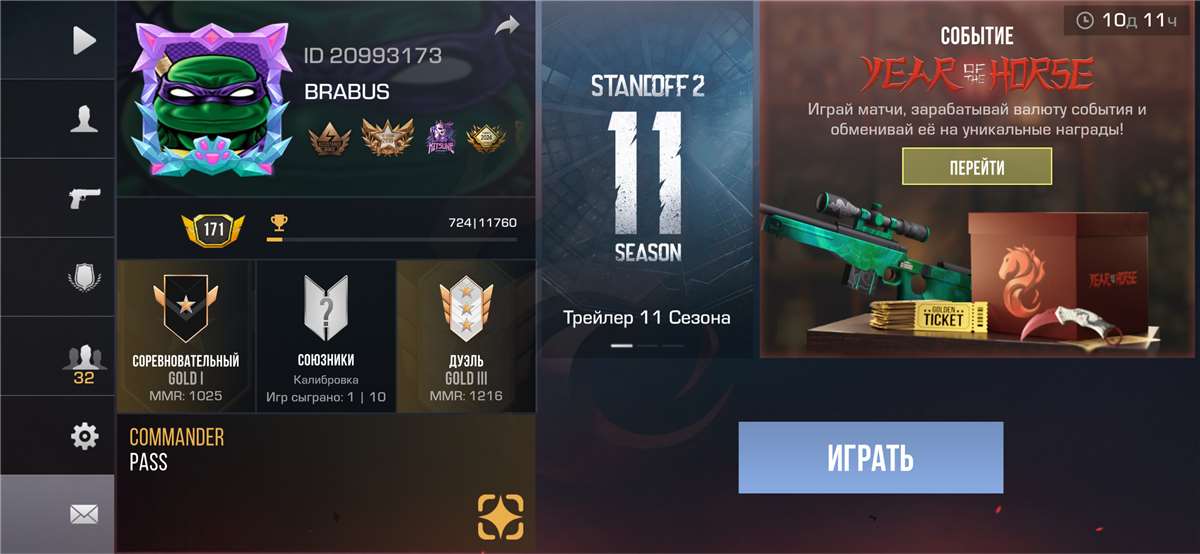Start a match with the ИГРАТЬ button
This screenshot has height=554, width=1200.
[x=870, y=458]
